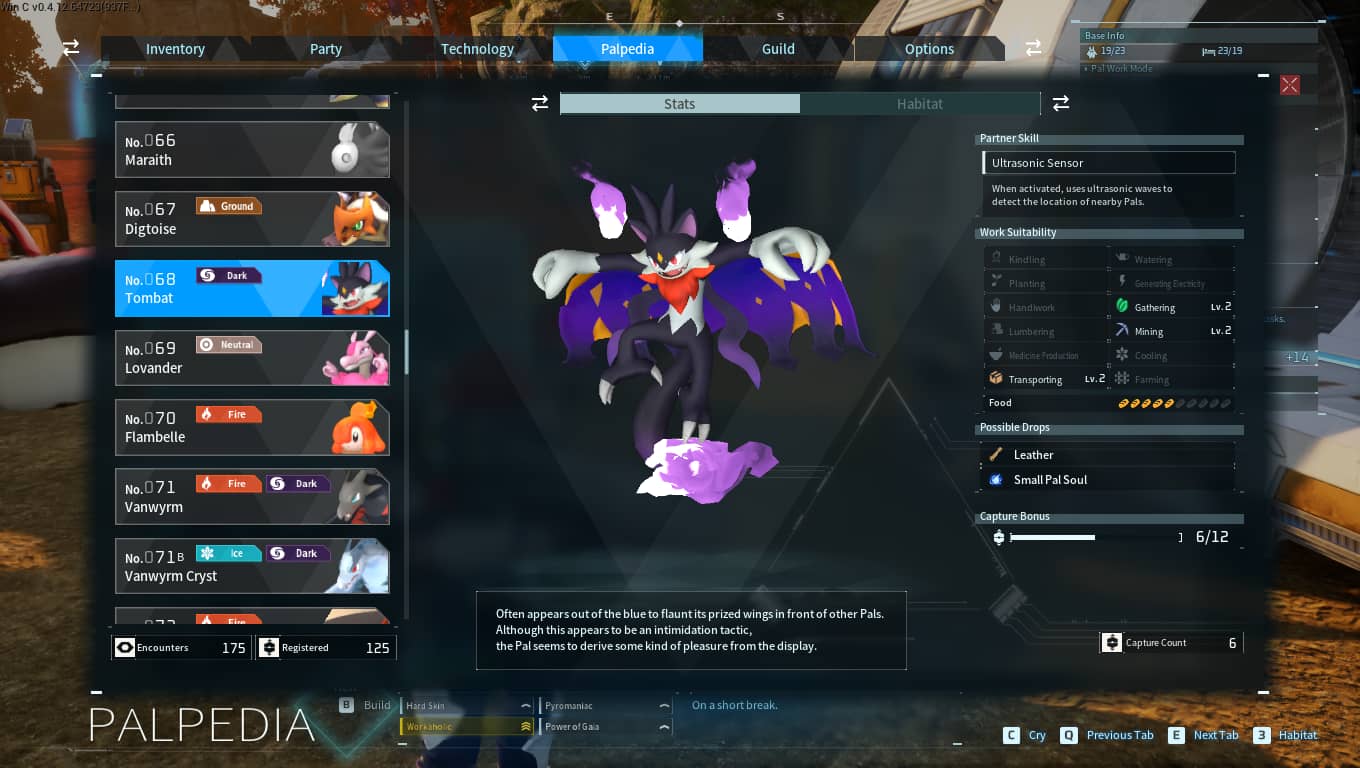Click the Capture Bonus progress bar
The height and width of the screenshot is (768, 1360).
(1053, 536)
